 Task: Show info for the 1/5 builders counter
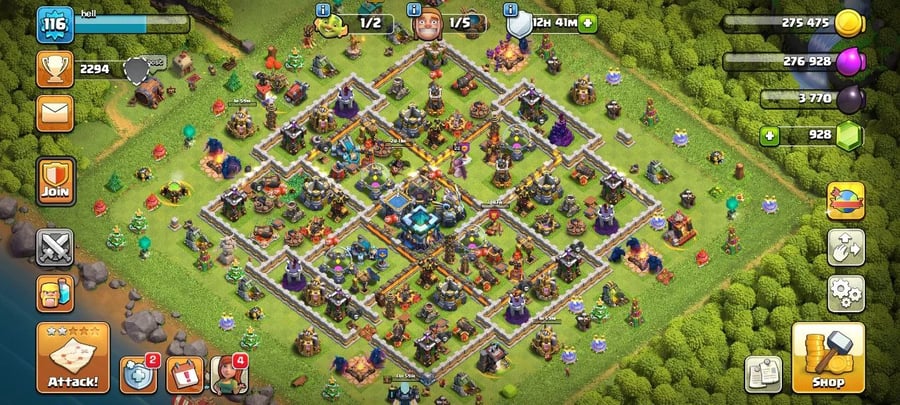coord(414,10)
